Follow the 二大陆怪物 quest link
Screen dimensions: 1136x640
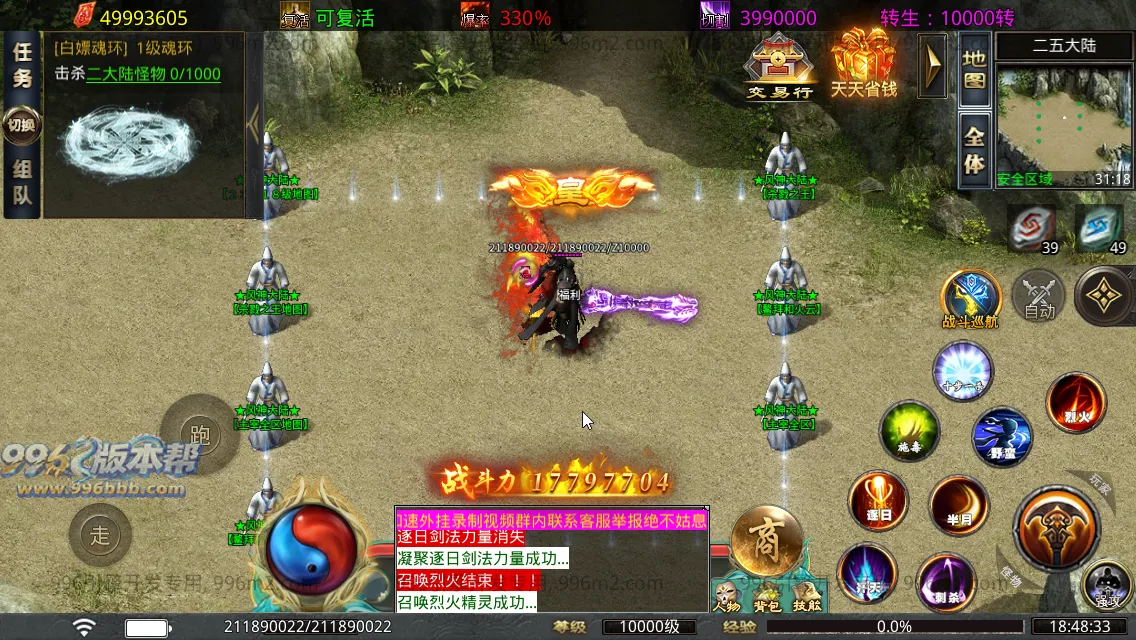[x=153, y=74]
